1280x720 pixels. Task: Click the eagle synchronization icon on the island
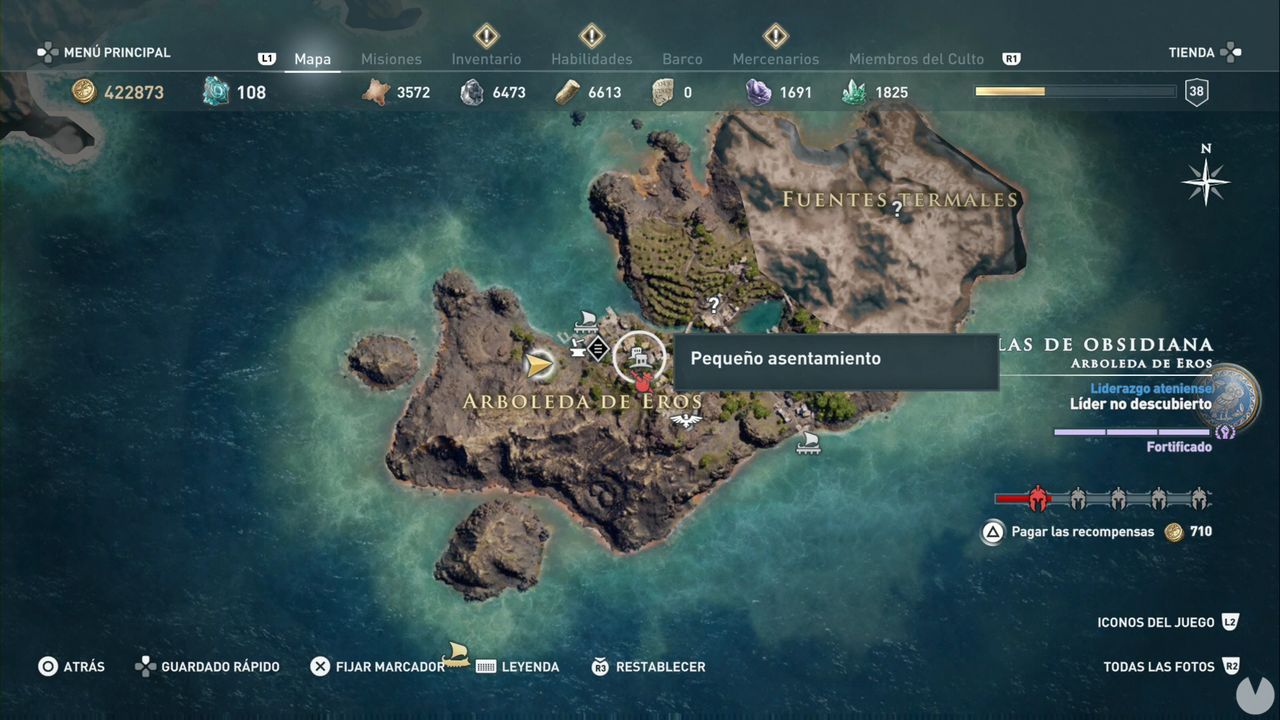coord(685,420)
